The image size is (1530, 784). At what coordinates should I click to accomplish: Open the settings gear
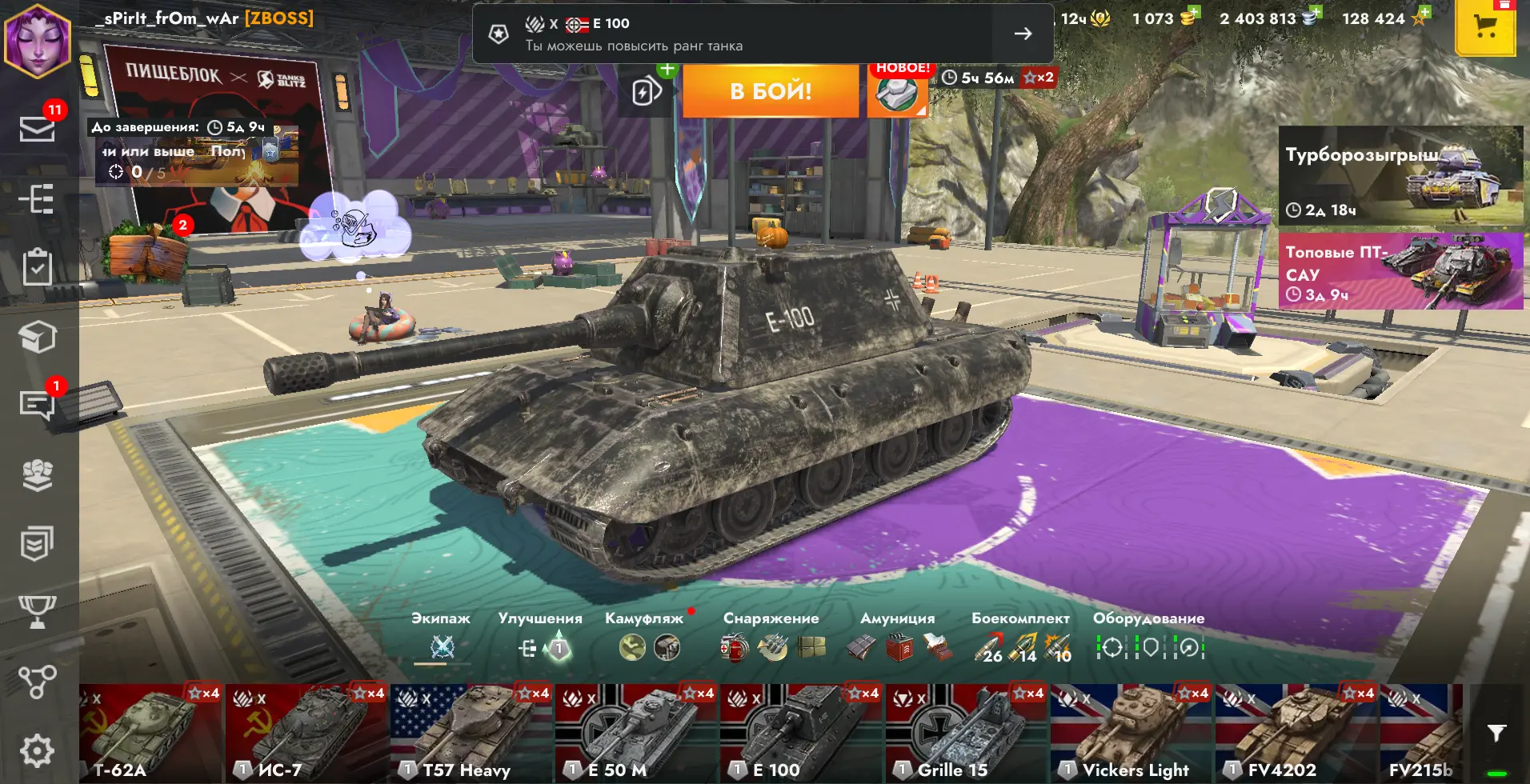(x=37, y=750)
